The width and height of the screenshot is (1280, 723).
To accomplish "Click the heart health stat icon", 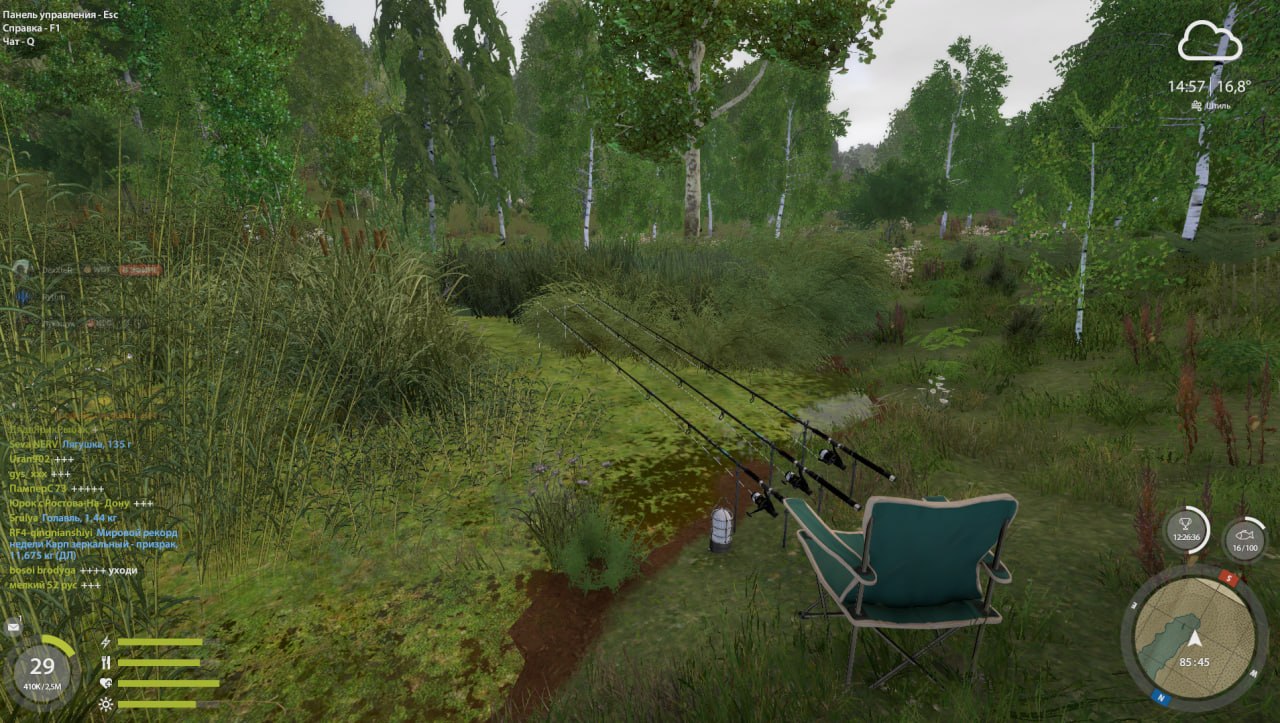I will (106, 682).
